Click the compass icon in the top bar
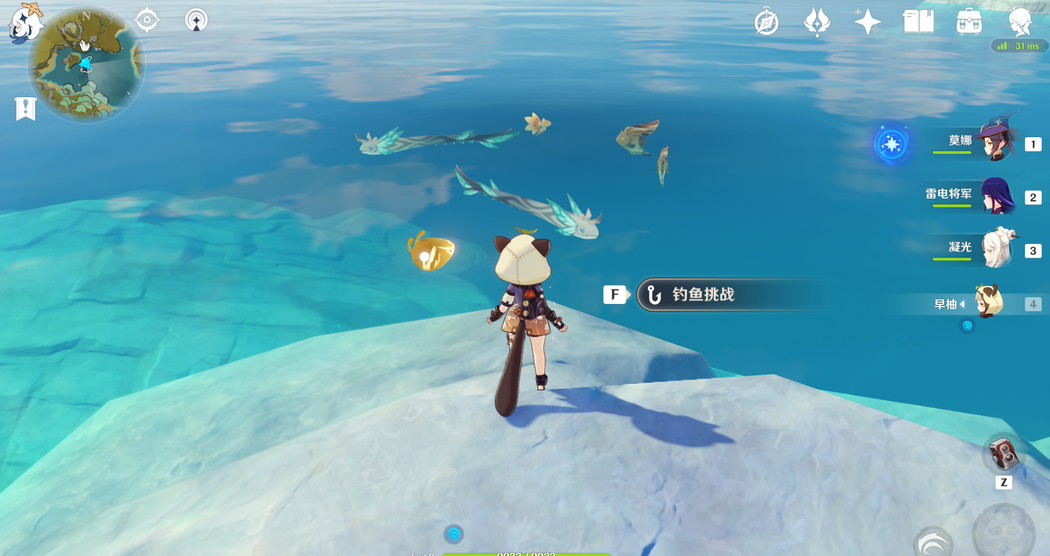The width and height of the screenshot is (1050, 556). [767, 21]
